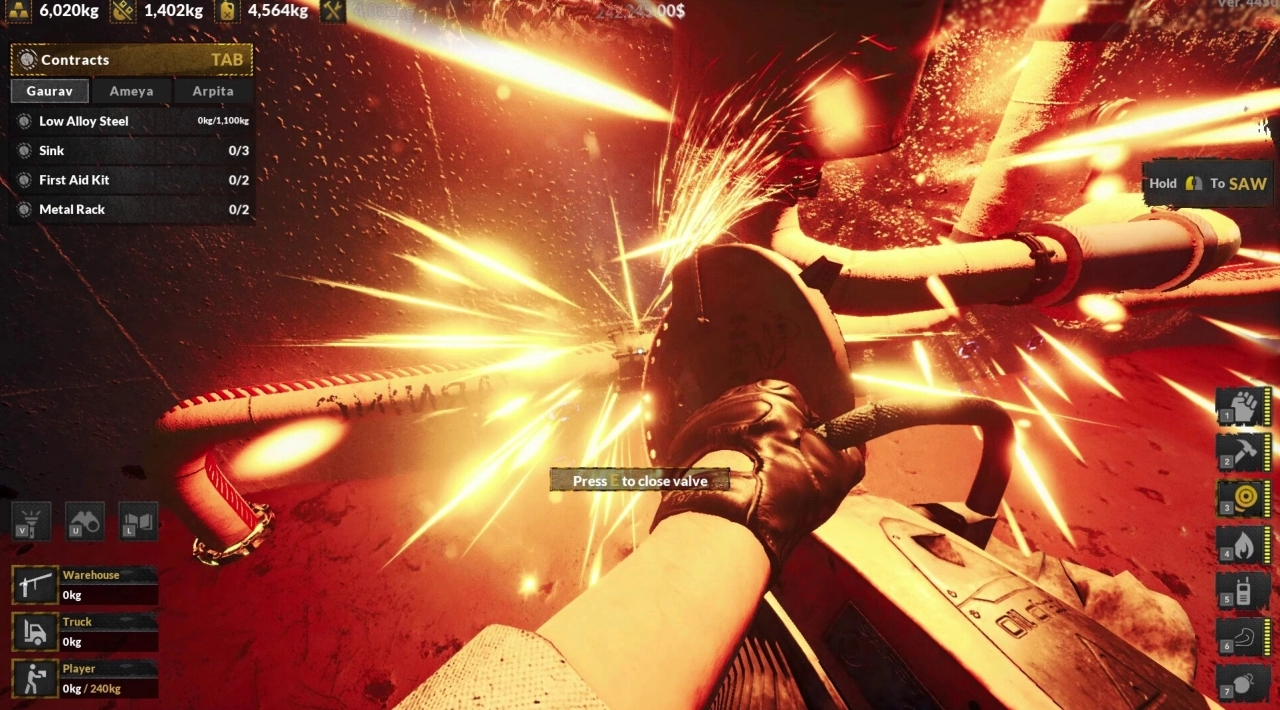Select the First Aid Kit contract row

131,180
